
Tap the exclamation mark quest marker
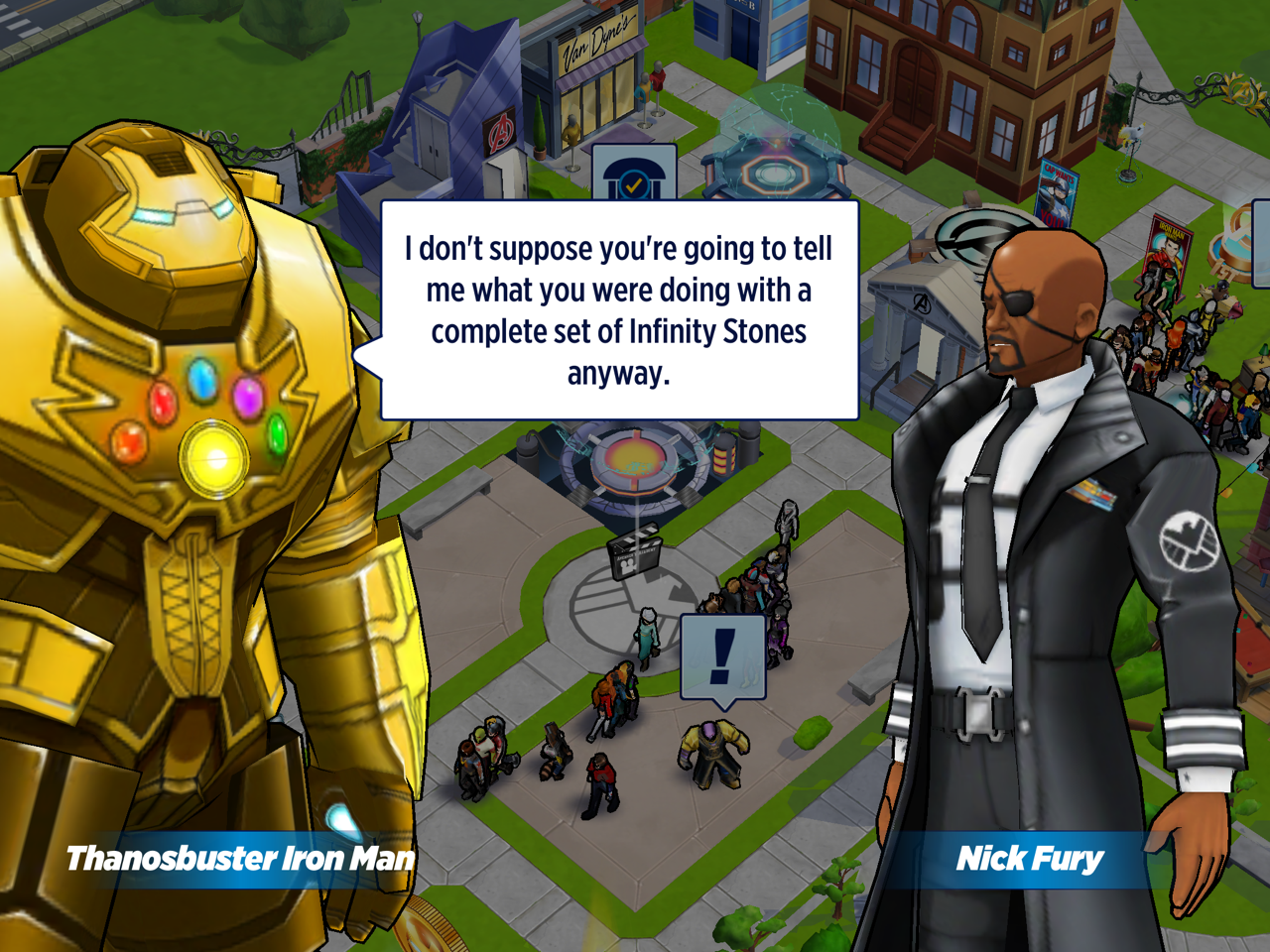(723, 656)
